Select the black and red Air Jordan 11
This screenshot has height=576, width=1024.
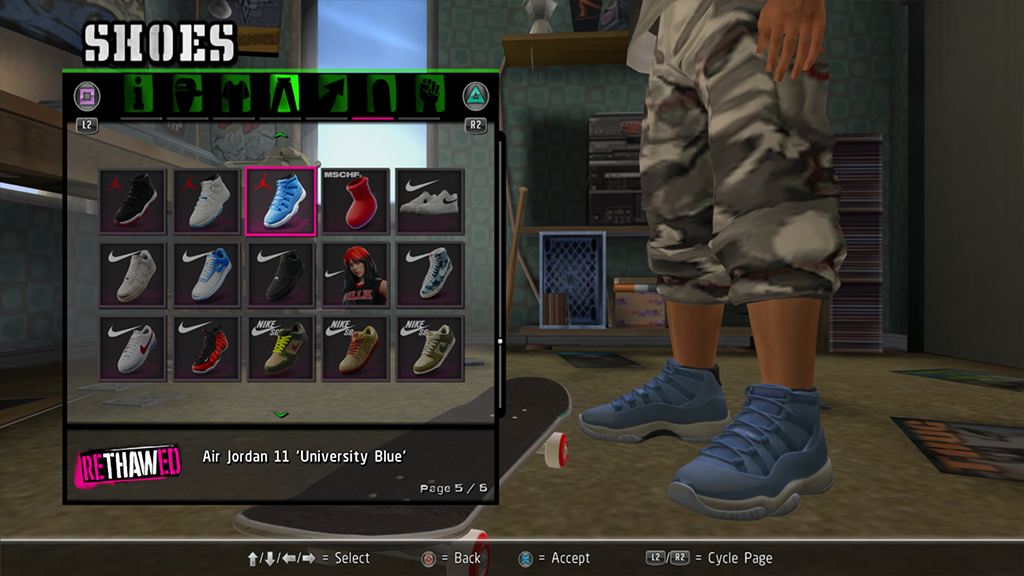click(132, 202)
